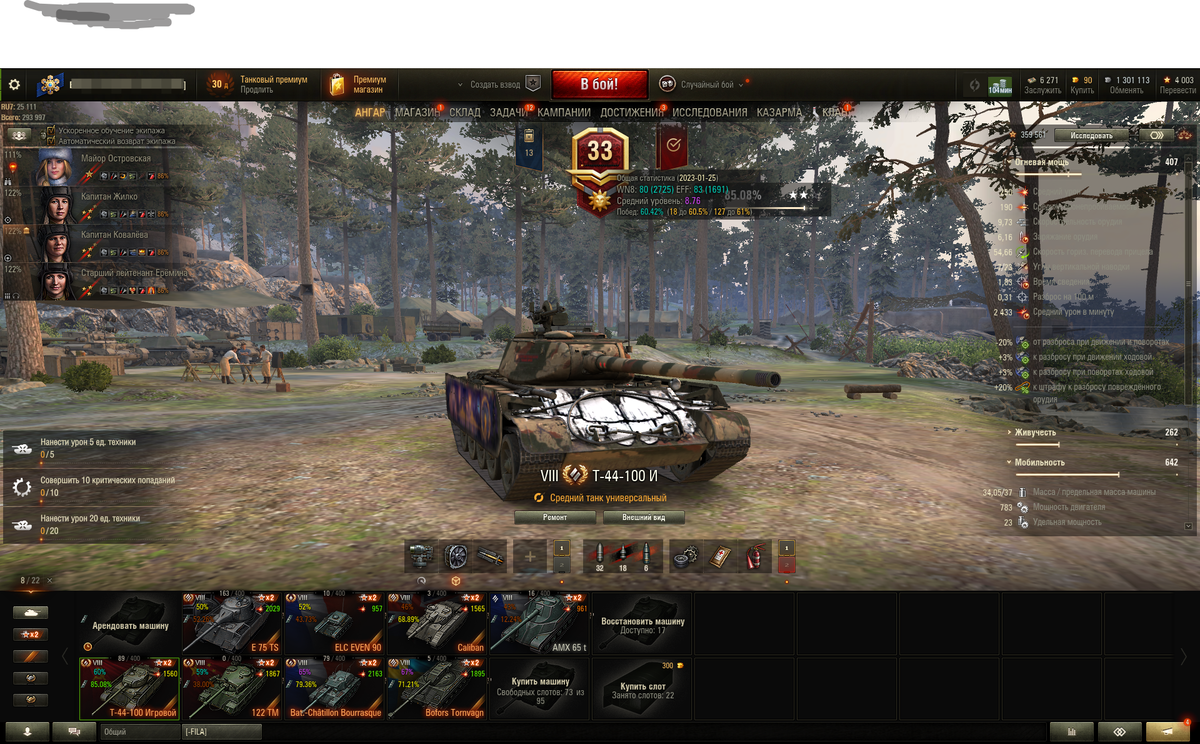Pick the Bofors Tornvagn from carousel

coord(437,688)
